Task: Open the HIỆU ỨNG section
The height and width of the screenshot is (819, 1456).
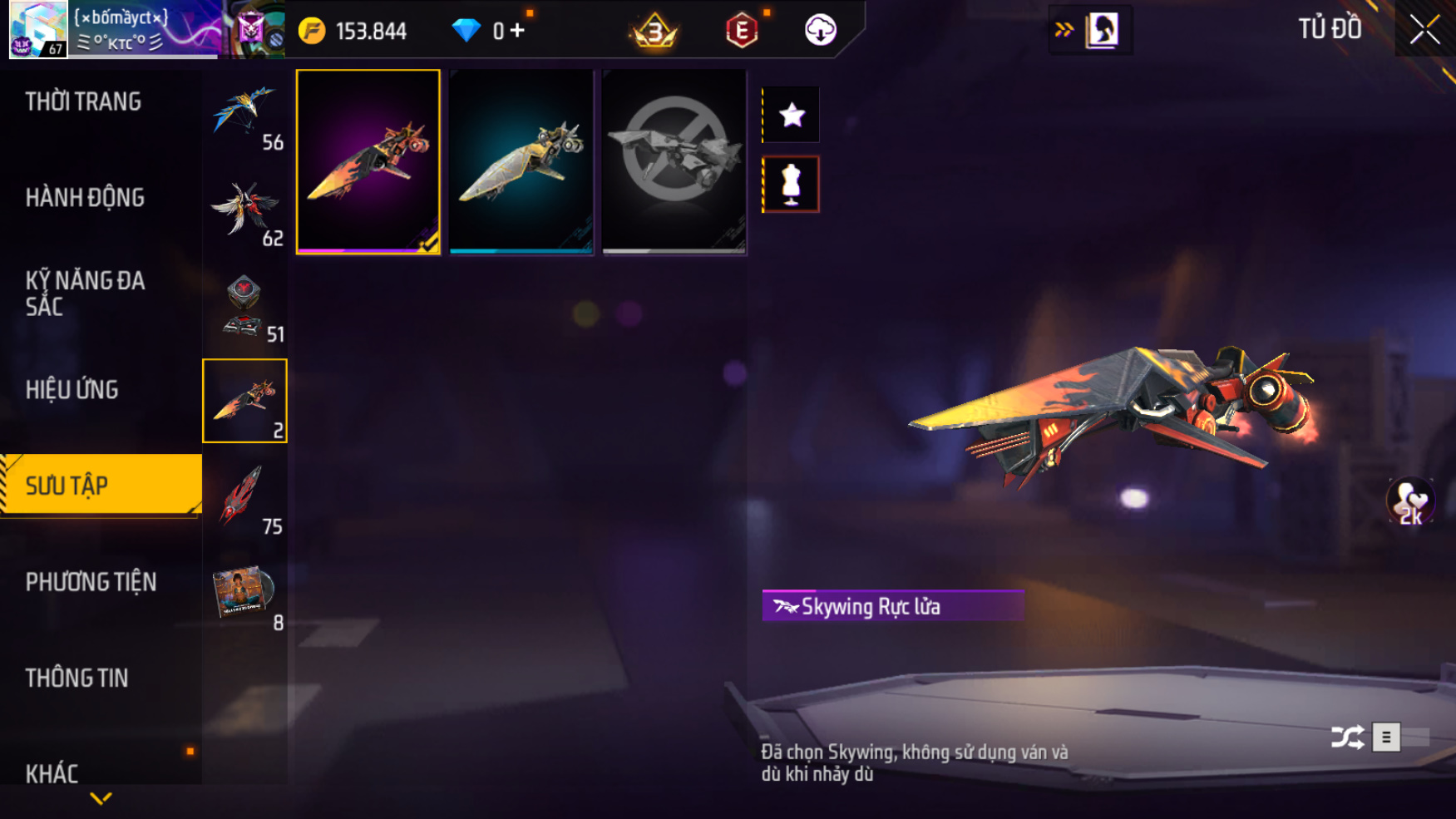Action: pyautogui.click(x=72, y=390)
